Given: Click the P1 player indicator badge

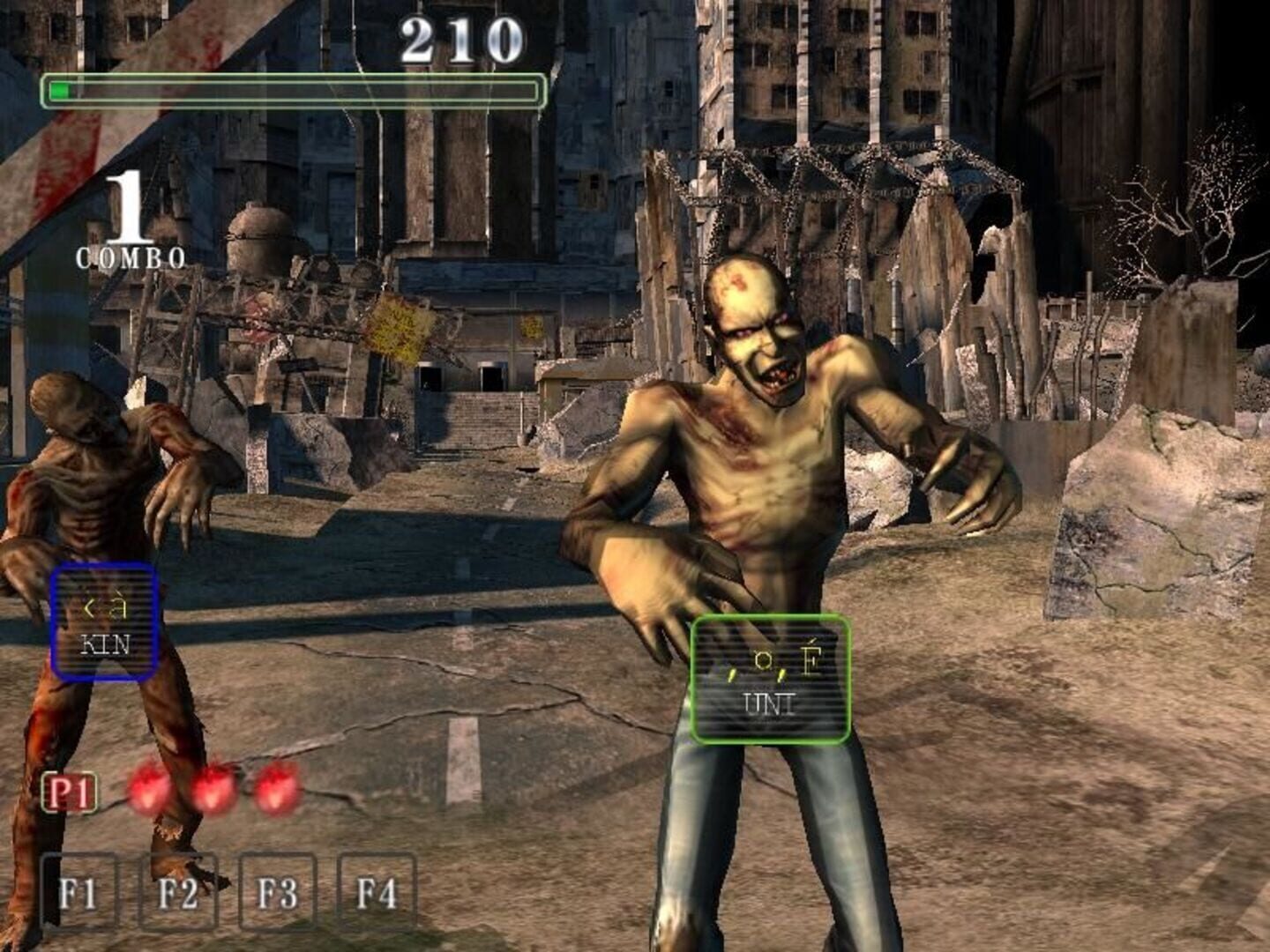Looking at the screenshot, I should [70, 792].
